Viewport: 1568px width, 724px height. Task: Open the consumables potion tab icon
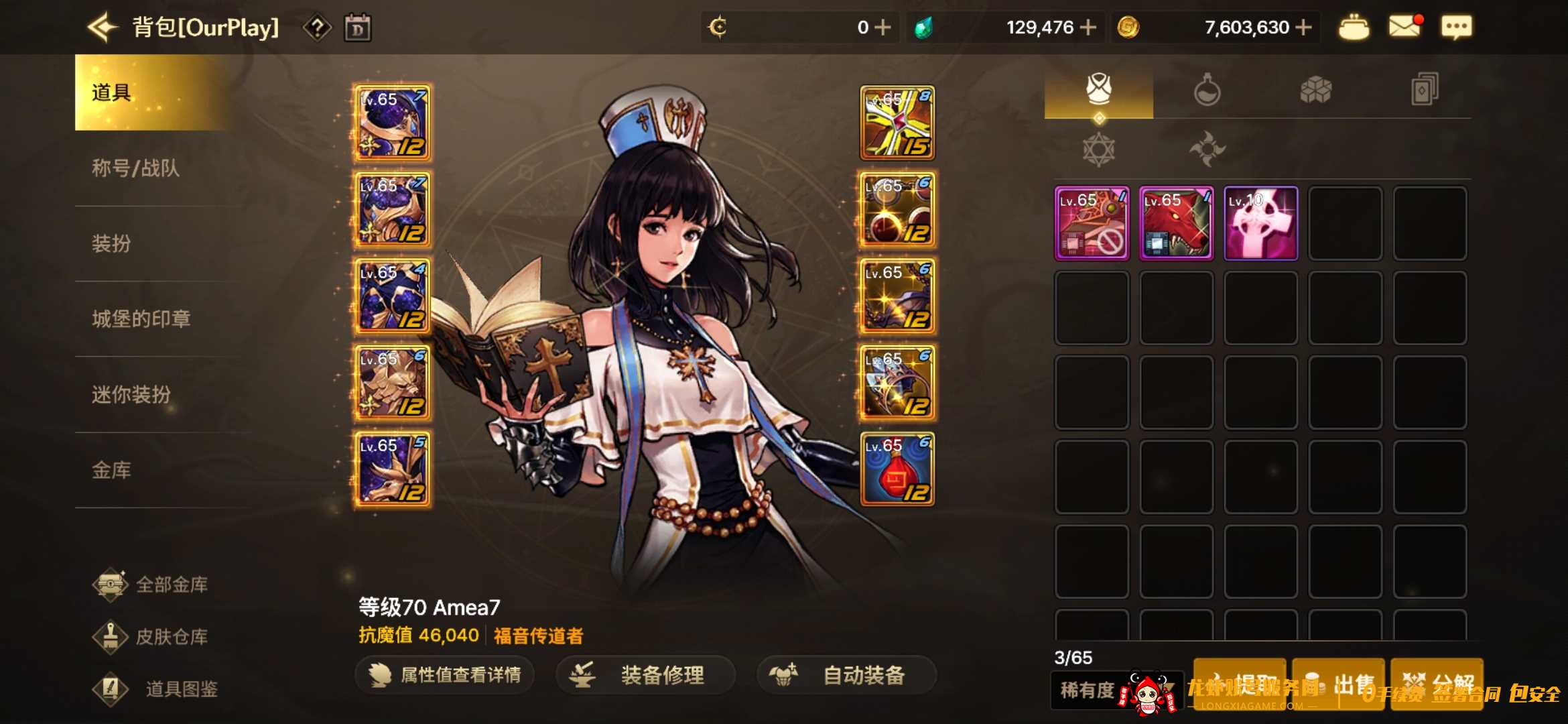coord(1205,88)
